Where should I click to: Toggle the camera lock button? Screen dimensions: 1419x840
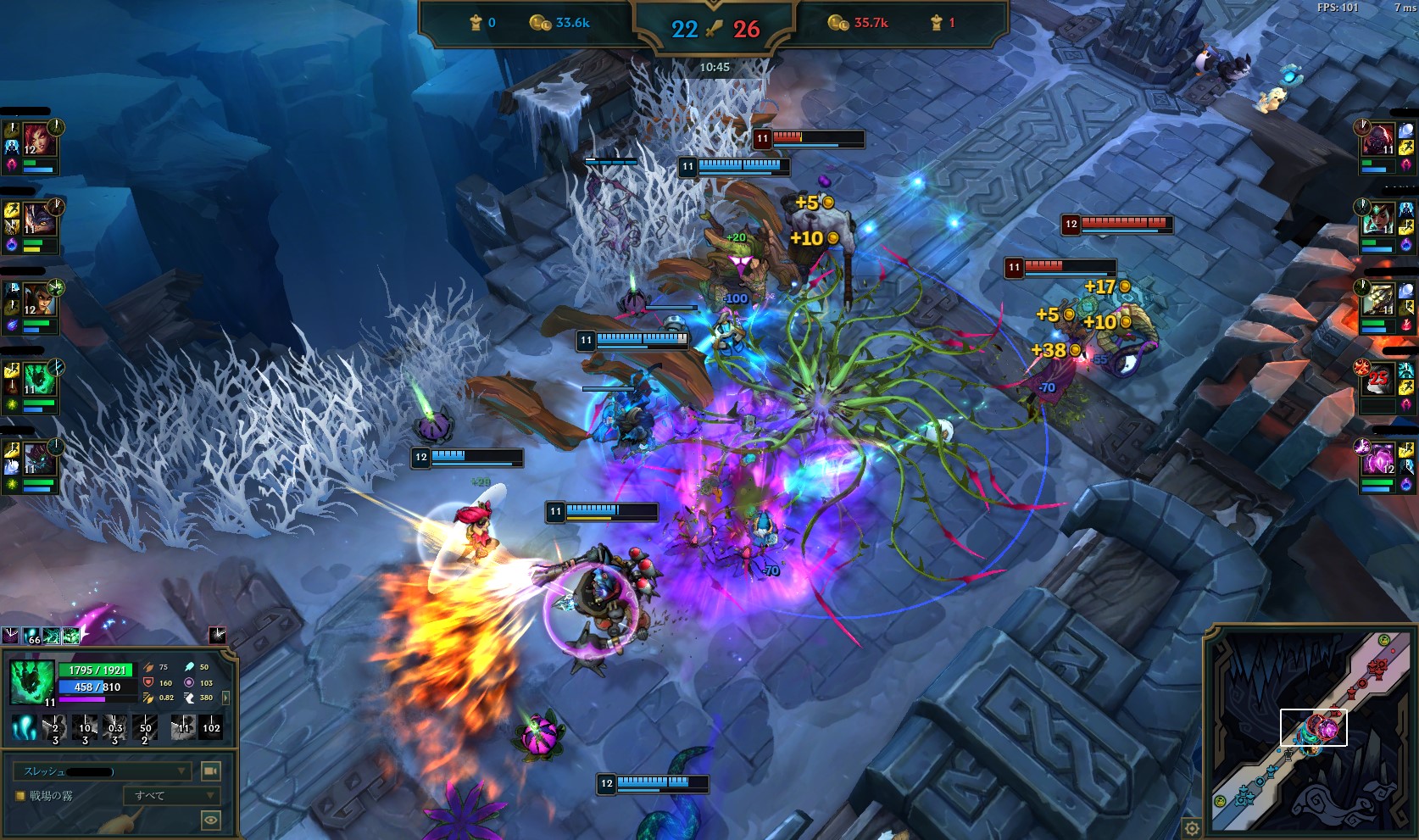pos(210,771)
